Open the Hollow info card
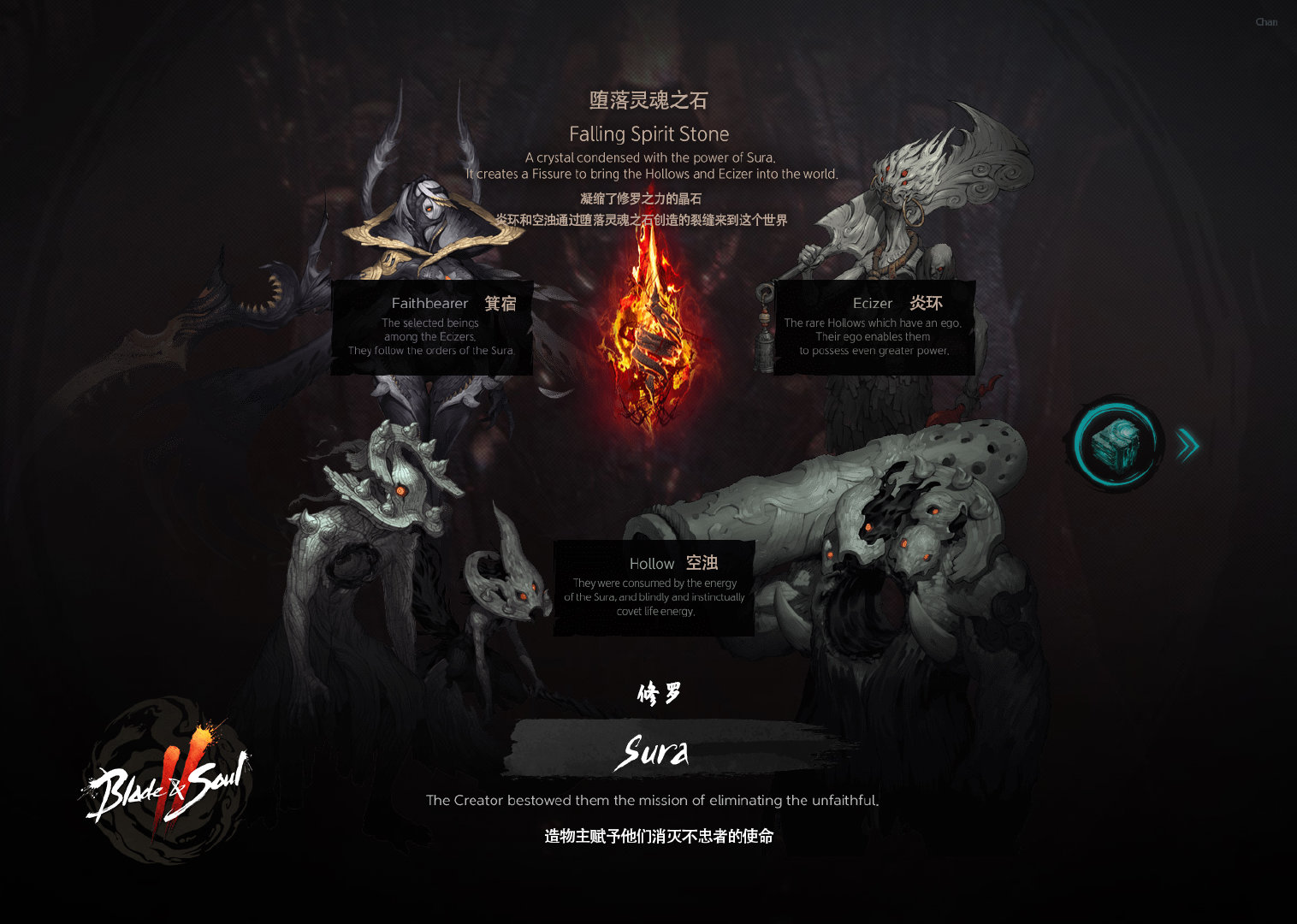The height and width of the screenshot is (924, 1297). click(653, 588)
